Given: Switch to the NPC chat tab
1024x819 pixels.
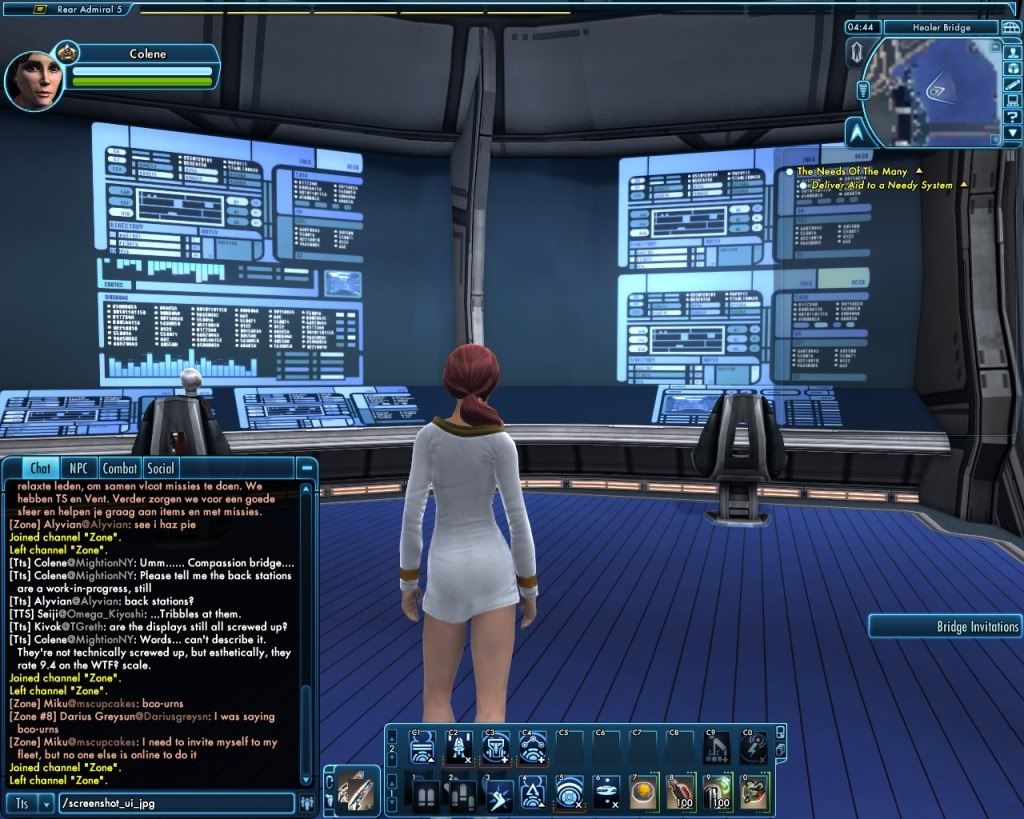Looking at the screenshot, I should click(x=76, y=468).
